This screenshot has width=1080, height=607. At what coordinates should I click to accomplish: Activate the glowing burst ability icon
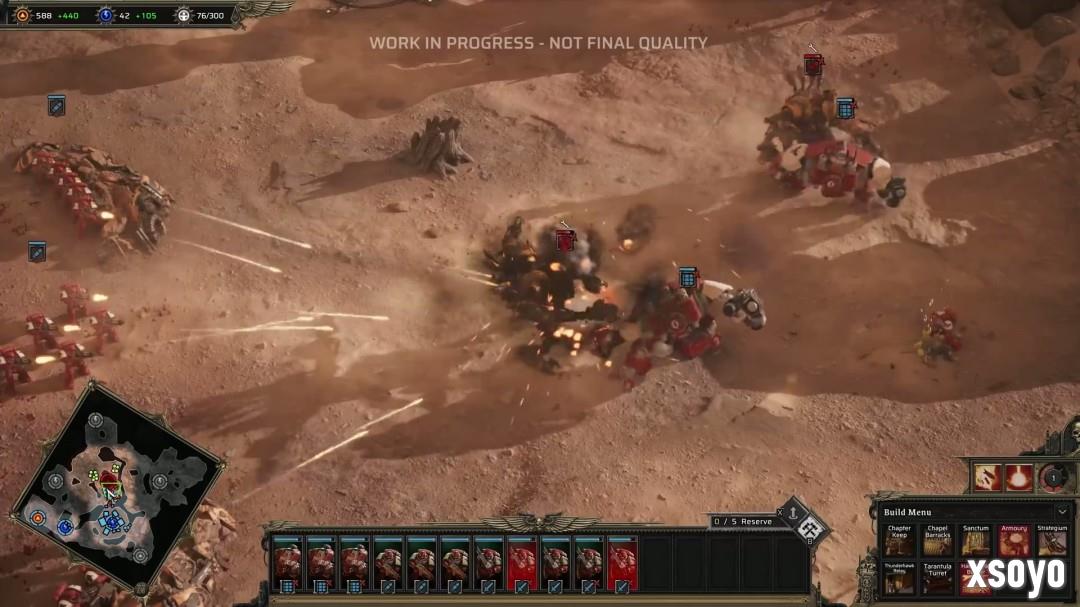point(1019,477)
